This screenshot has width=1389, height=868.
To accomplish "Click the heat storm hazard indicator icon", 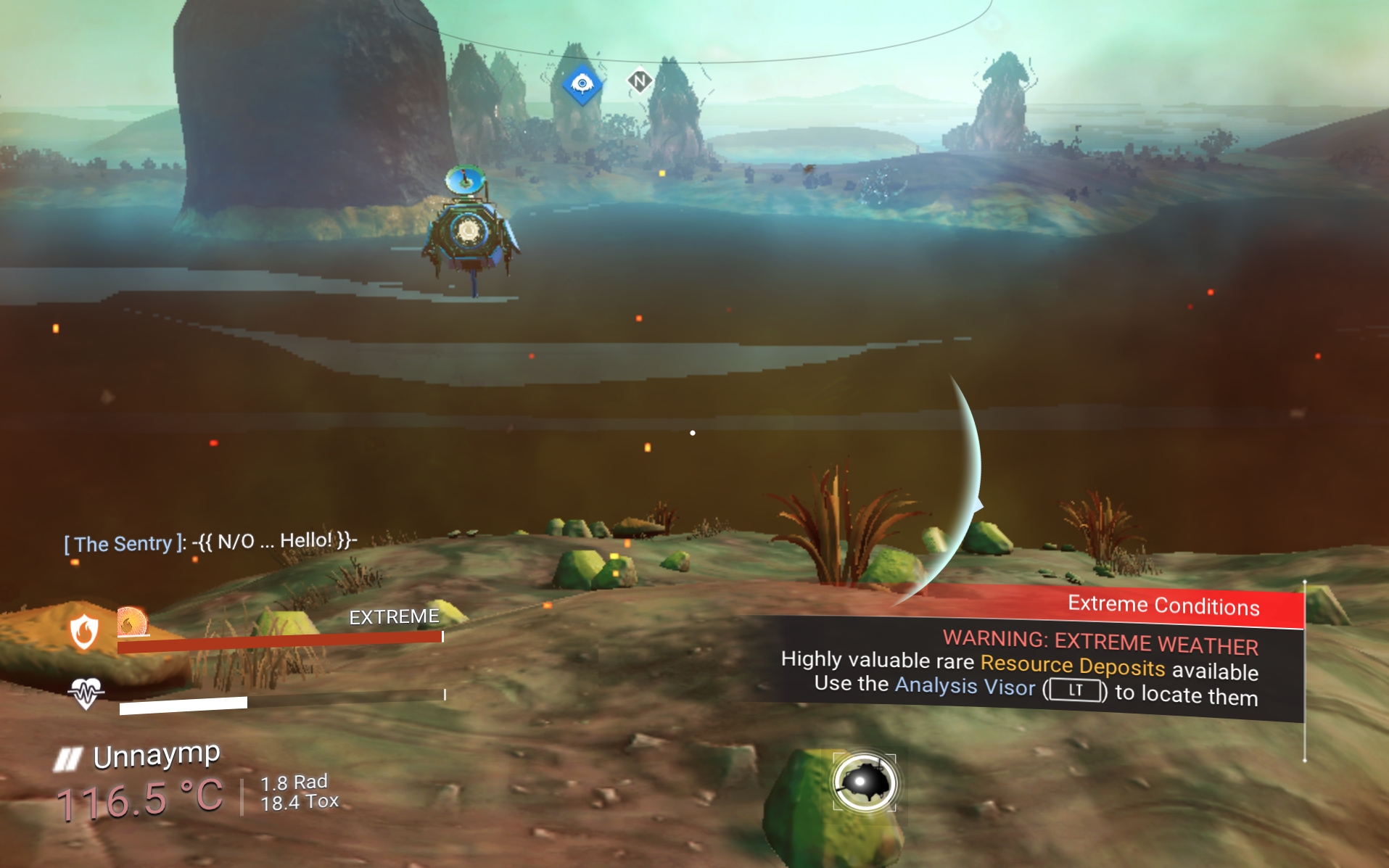I will (x=132, y=622).
